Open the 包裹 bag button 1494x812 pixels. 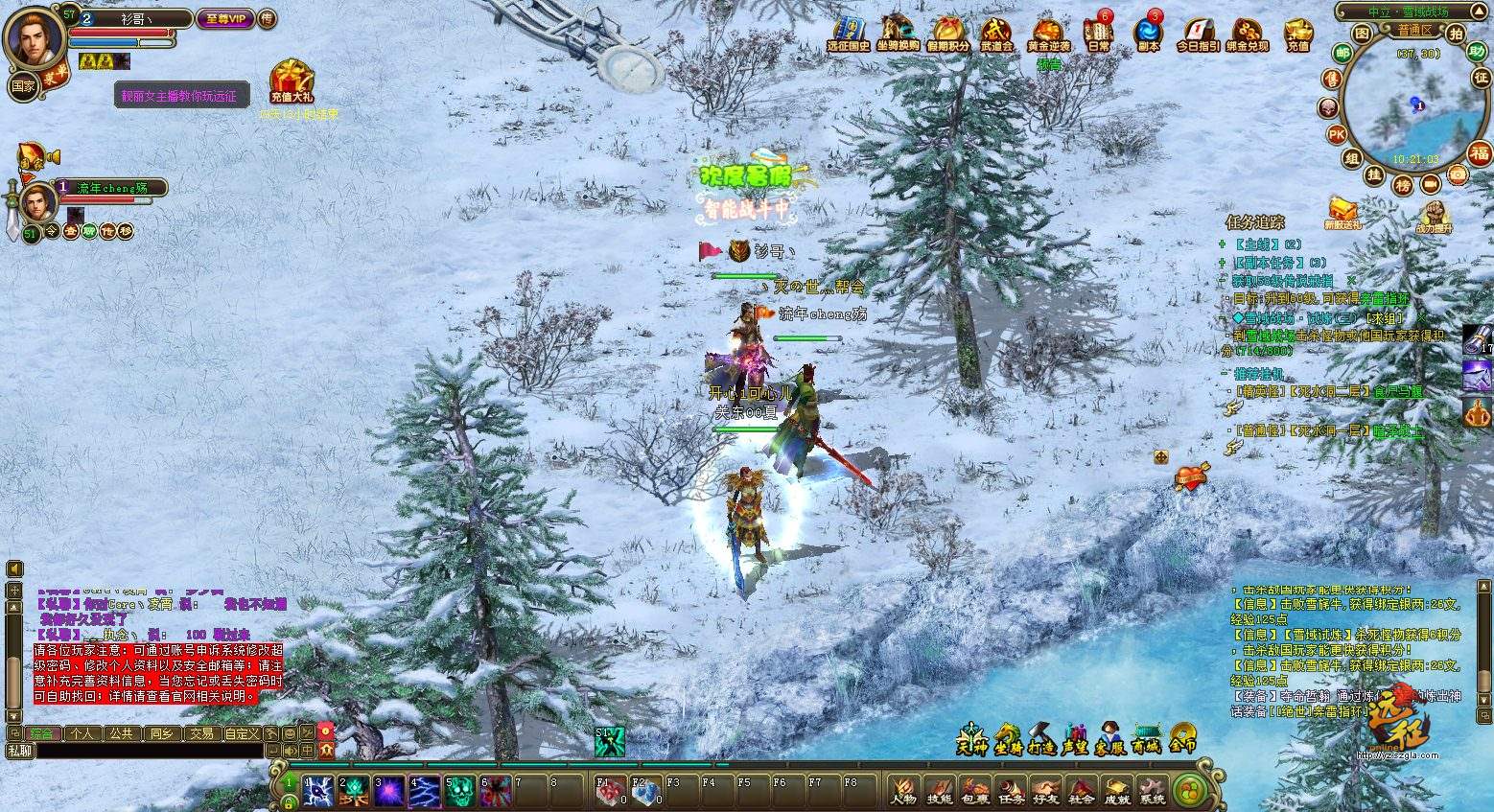[974, 789]
